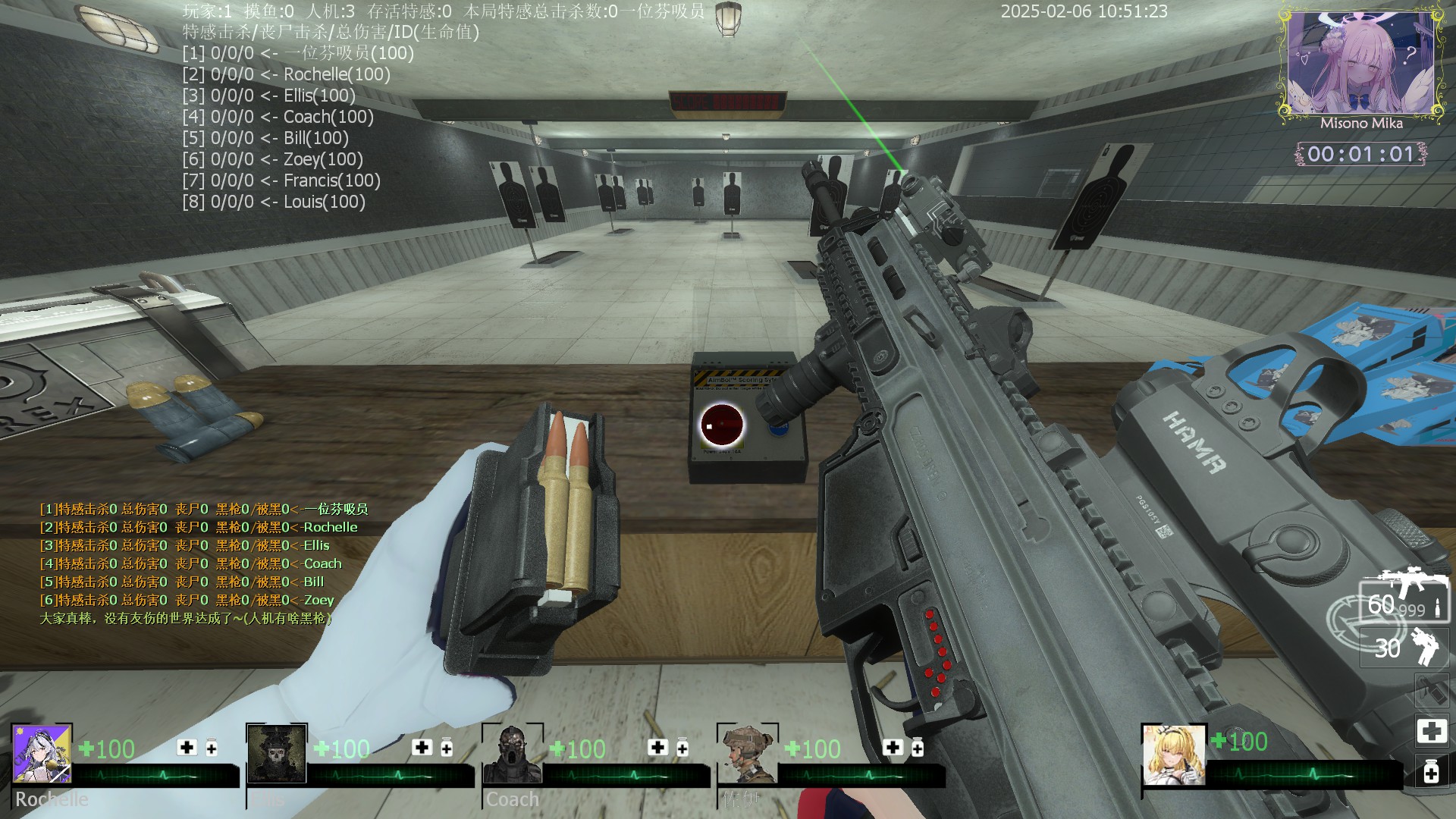Screen dimensions: 1456x819
Task: Select Coach's gas-mask portrait
Action: 513,755
